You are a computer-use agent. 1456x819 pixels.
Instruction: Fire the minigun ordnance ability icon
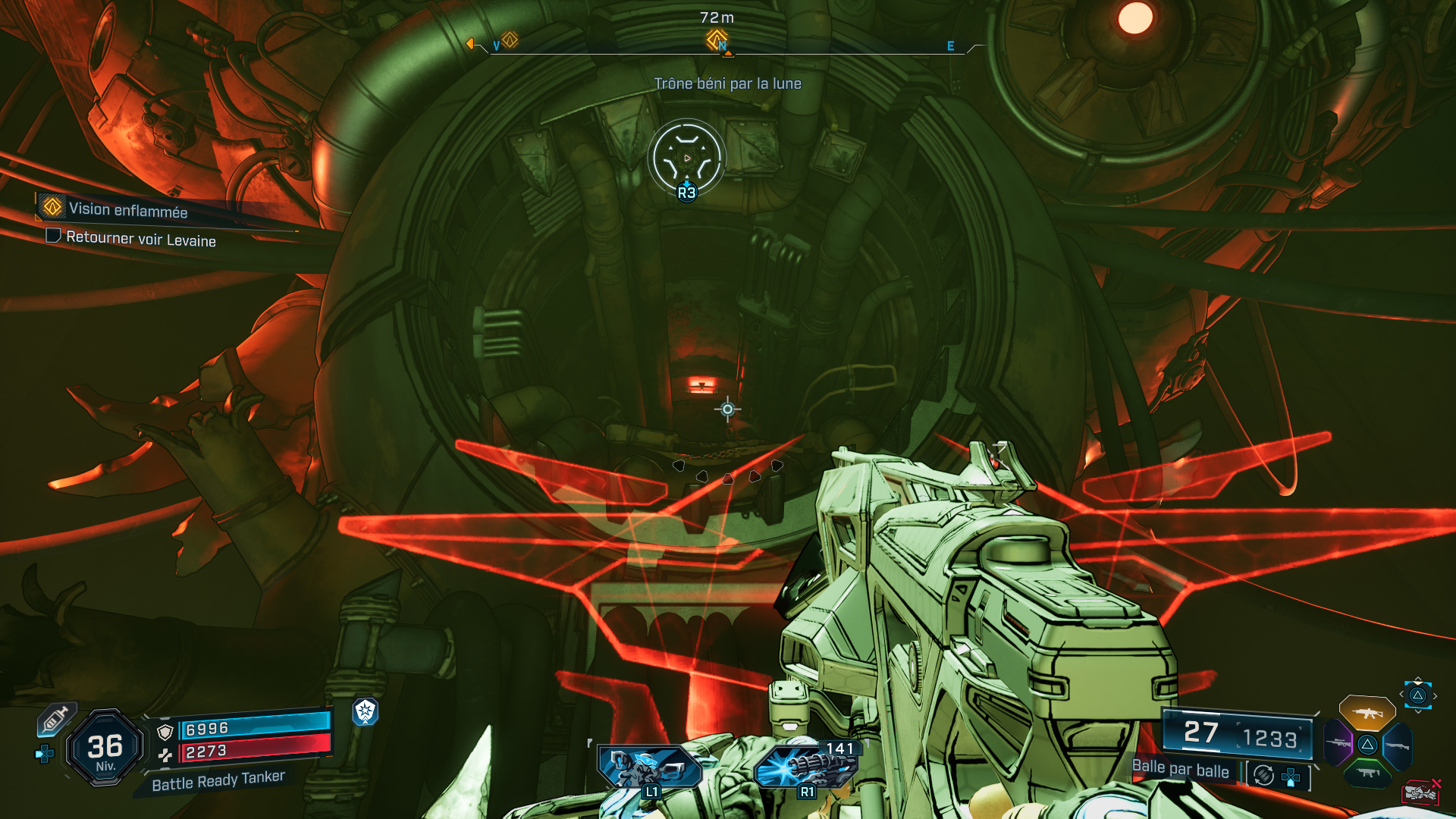(805, 767)
